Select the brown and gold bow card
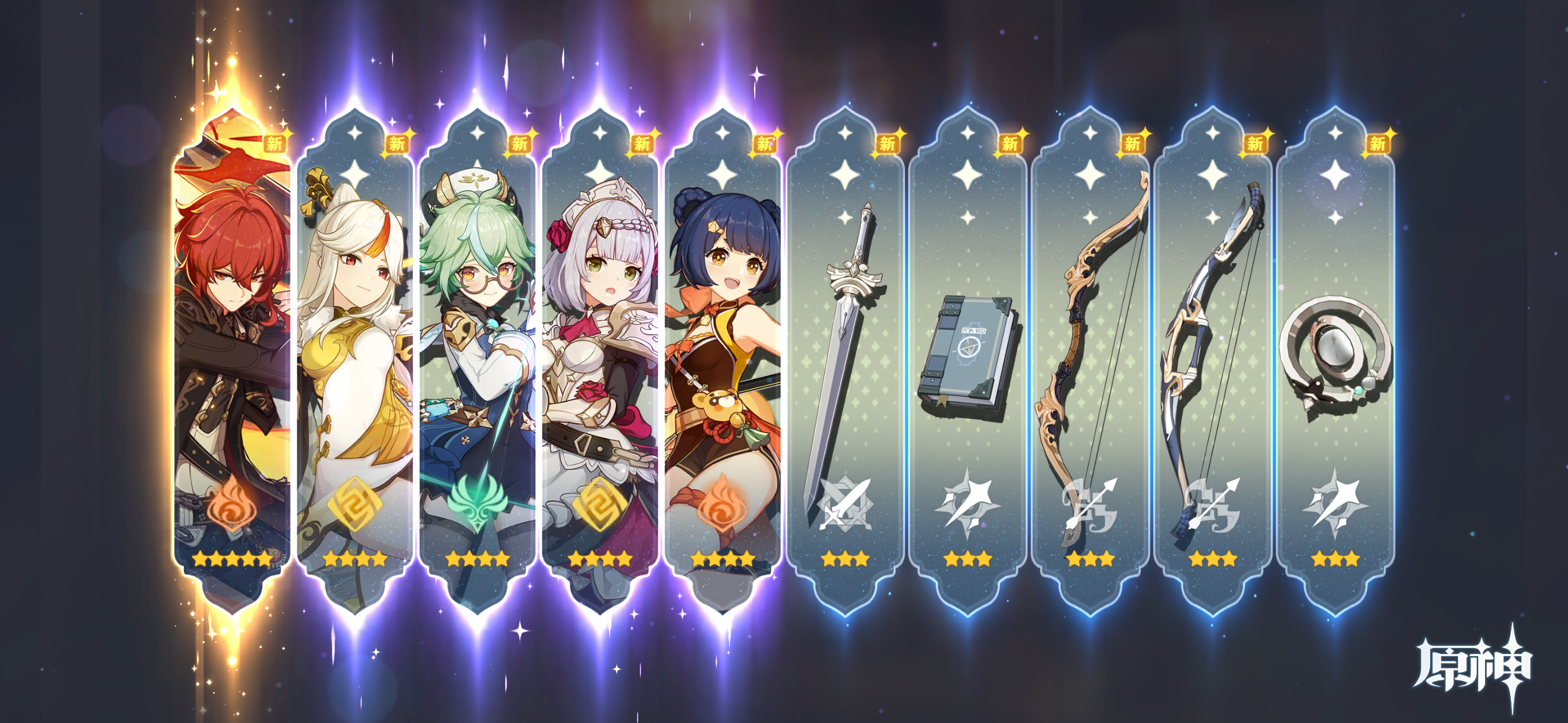The height and width of the screenshot is (723, 1568). 1090,359
